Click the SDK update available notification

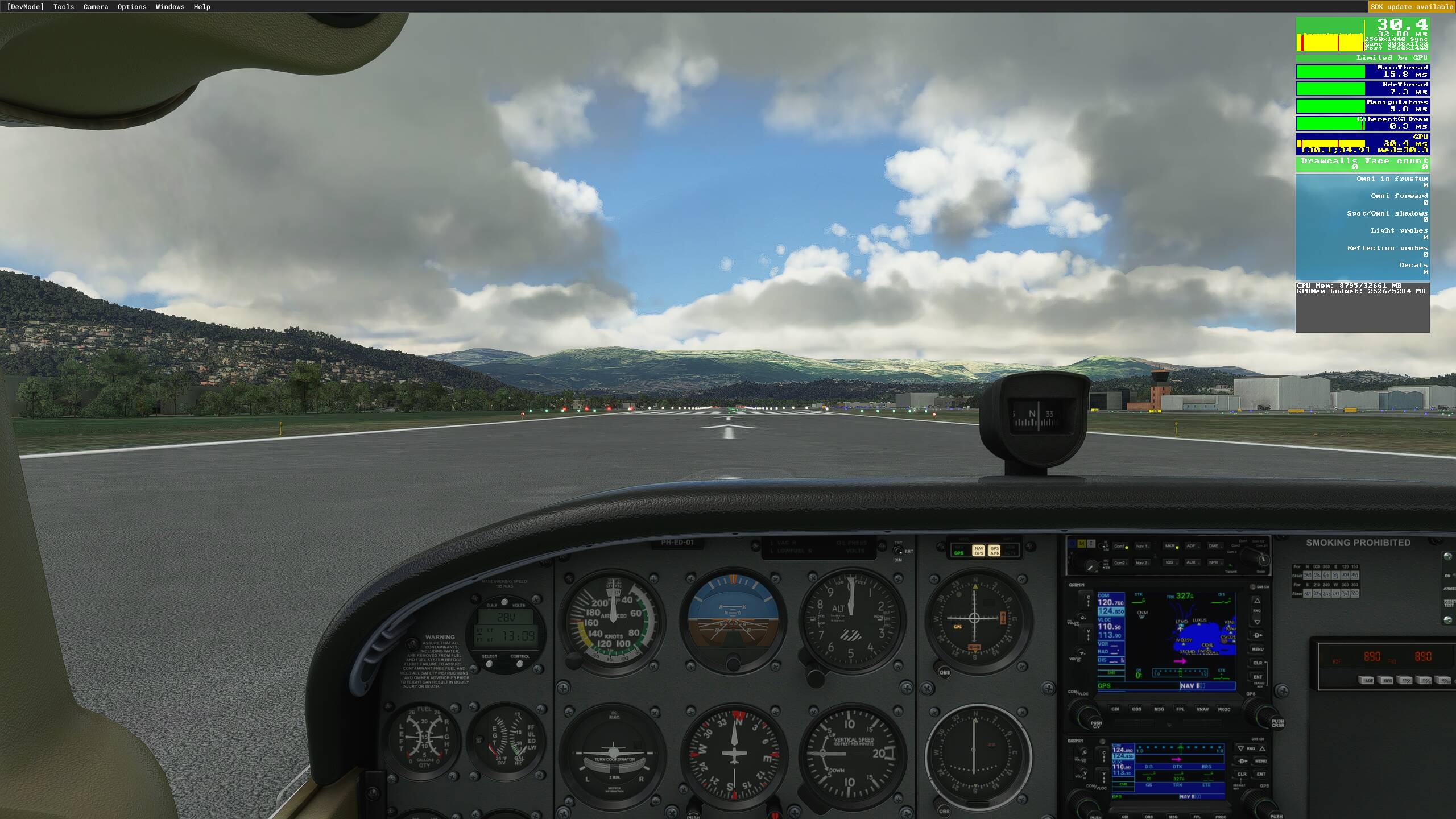(1410, 7)
